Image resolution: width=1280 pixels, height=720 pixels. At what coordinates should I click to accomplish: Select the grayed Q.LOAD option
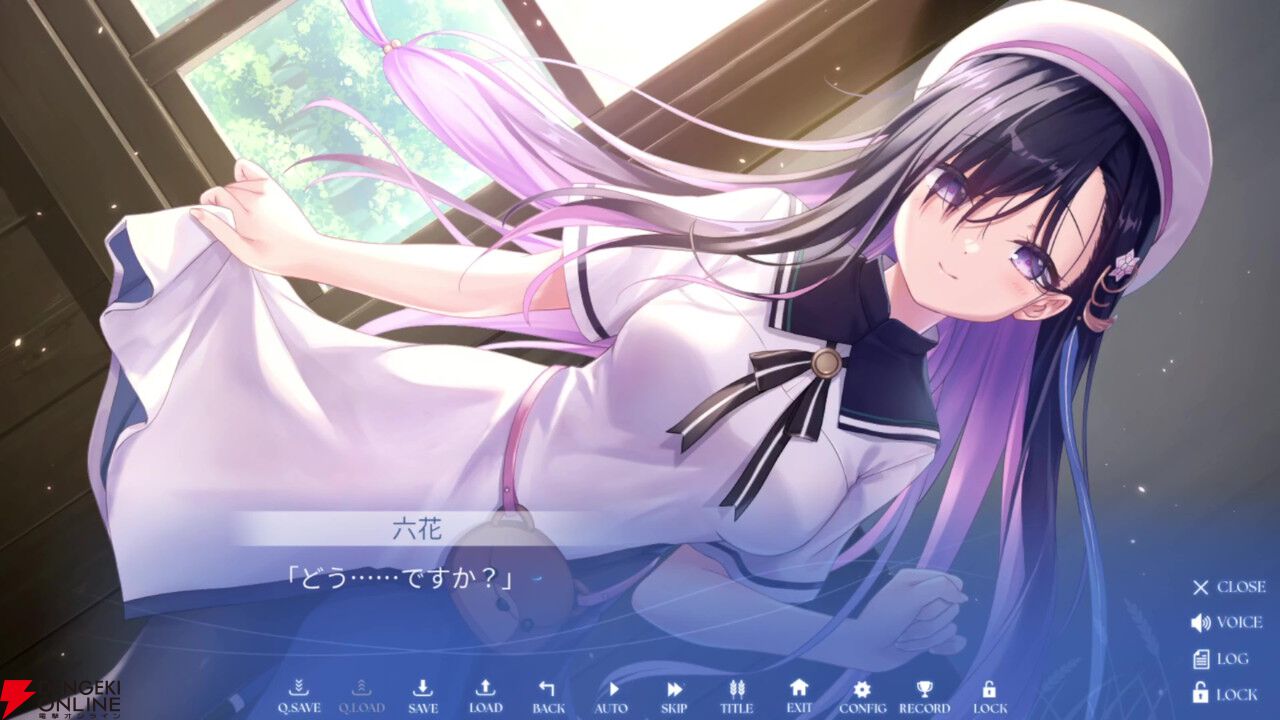[362, 690]
